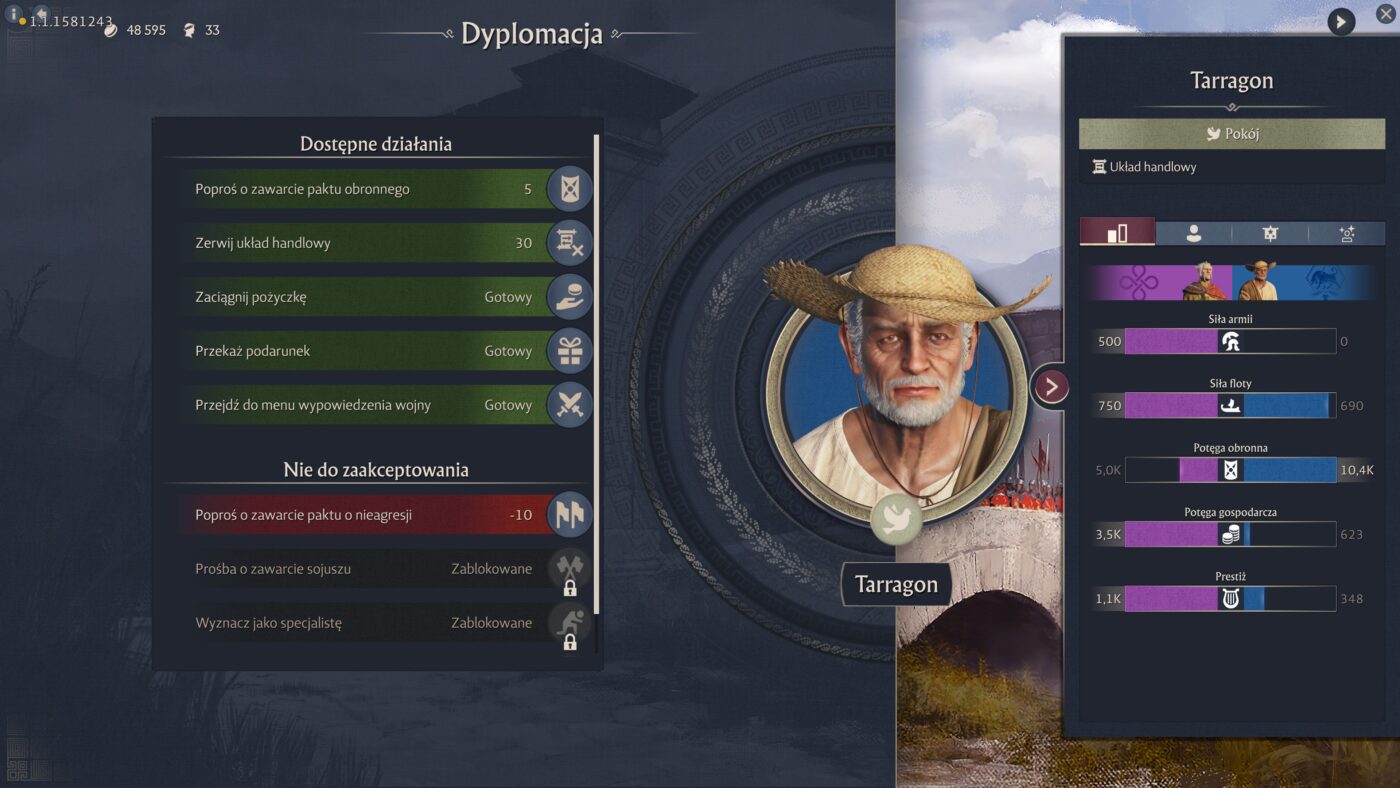Go back with the left arrow icon
1400x788 pixels.
[41, 14]
